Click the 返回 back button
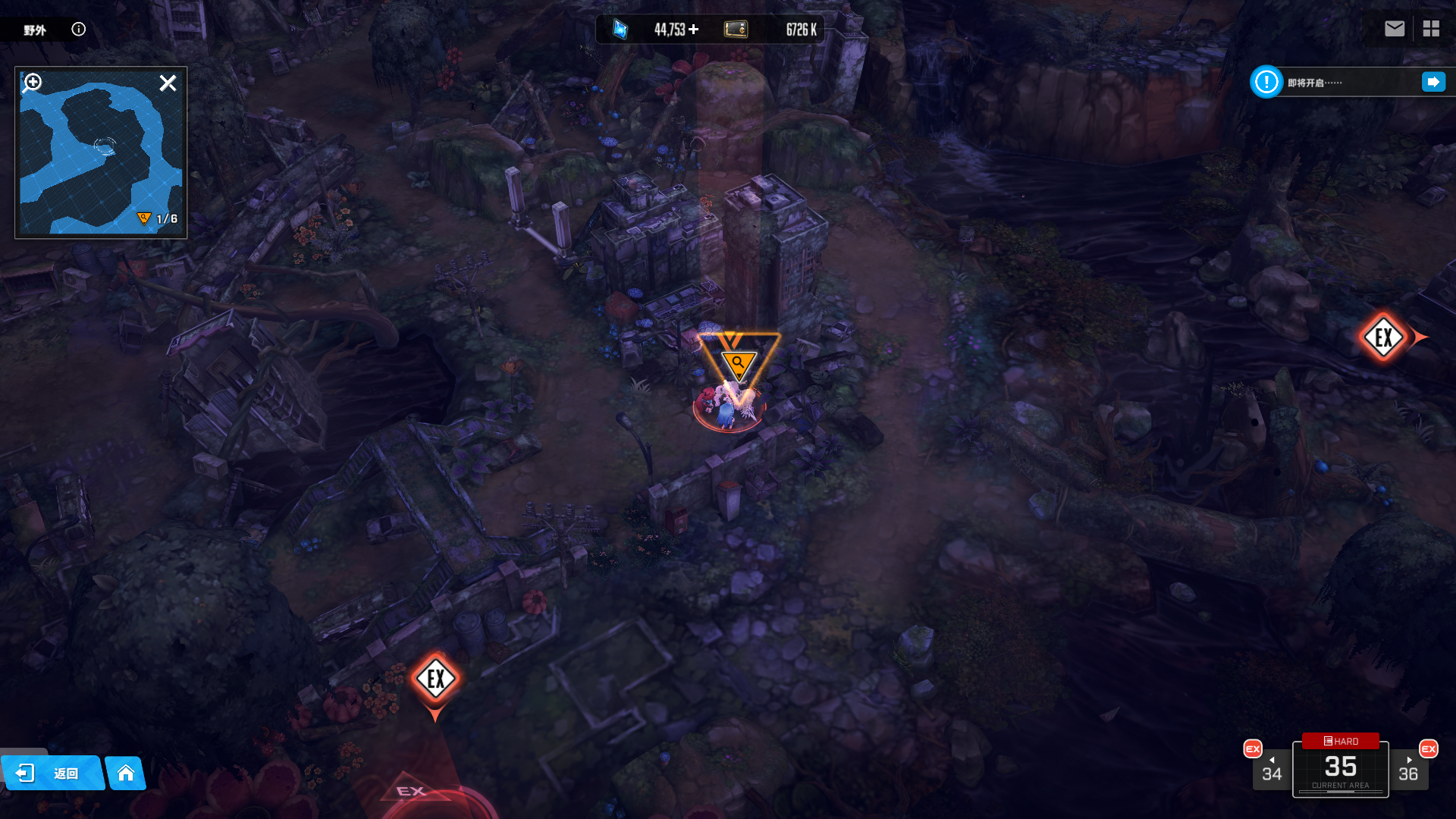The image size is (1456, 819). pyautogui.click(x=52, y=773)
